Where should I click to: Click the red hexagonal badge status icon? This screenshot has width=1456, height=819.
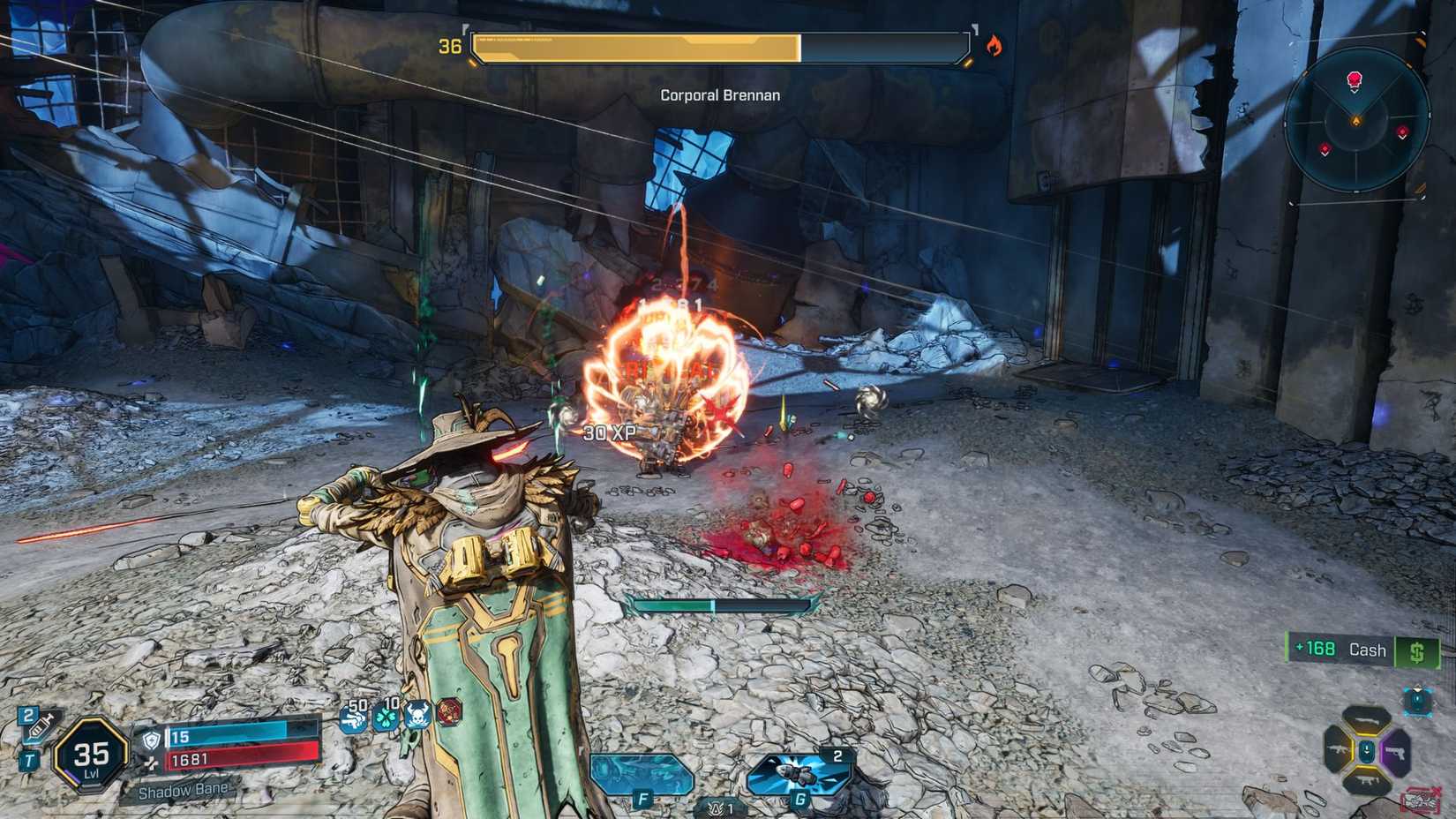449,715
